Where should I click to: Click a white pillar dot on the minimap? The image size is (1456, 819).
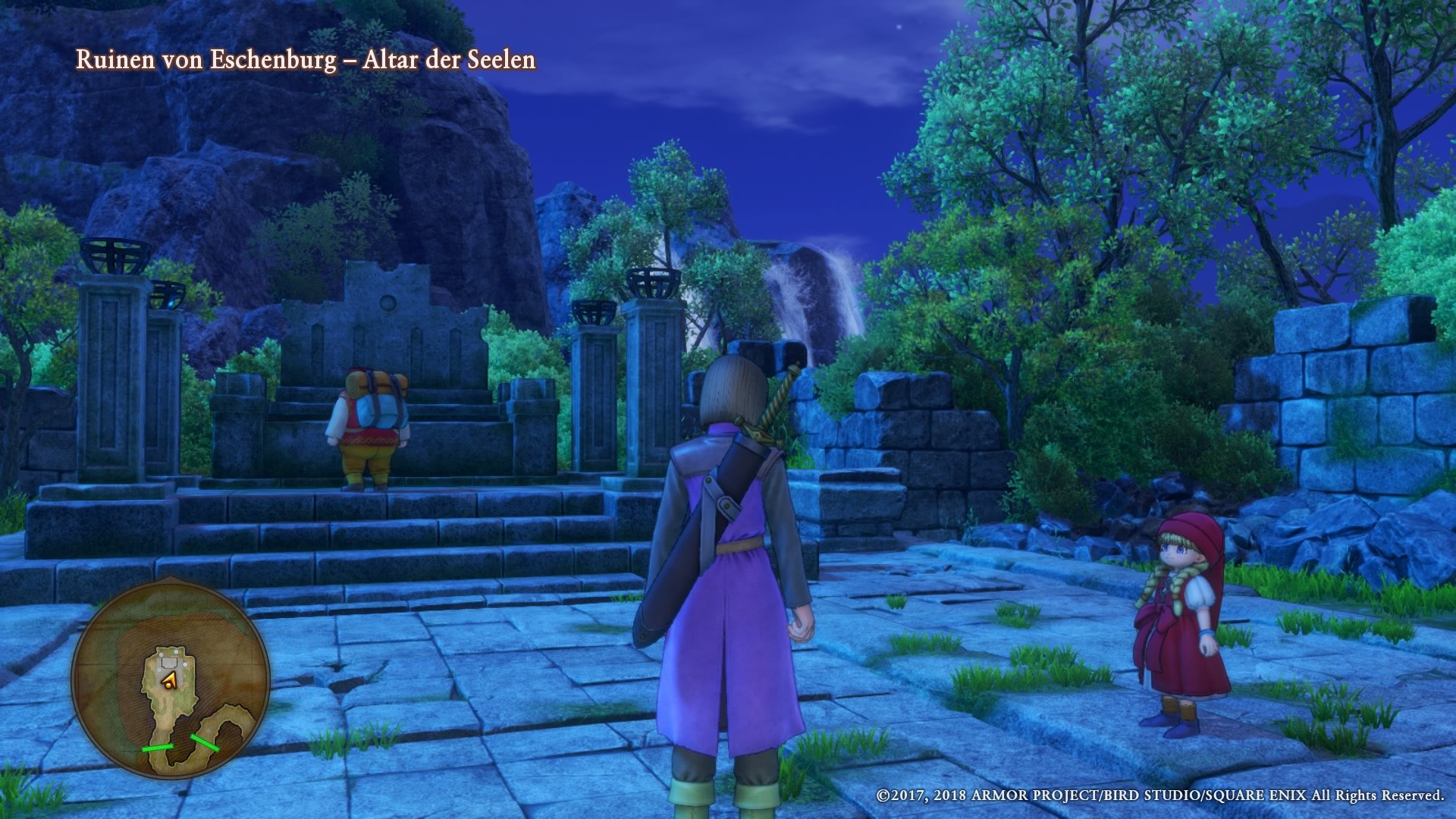tap(176, 652)
